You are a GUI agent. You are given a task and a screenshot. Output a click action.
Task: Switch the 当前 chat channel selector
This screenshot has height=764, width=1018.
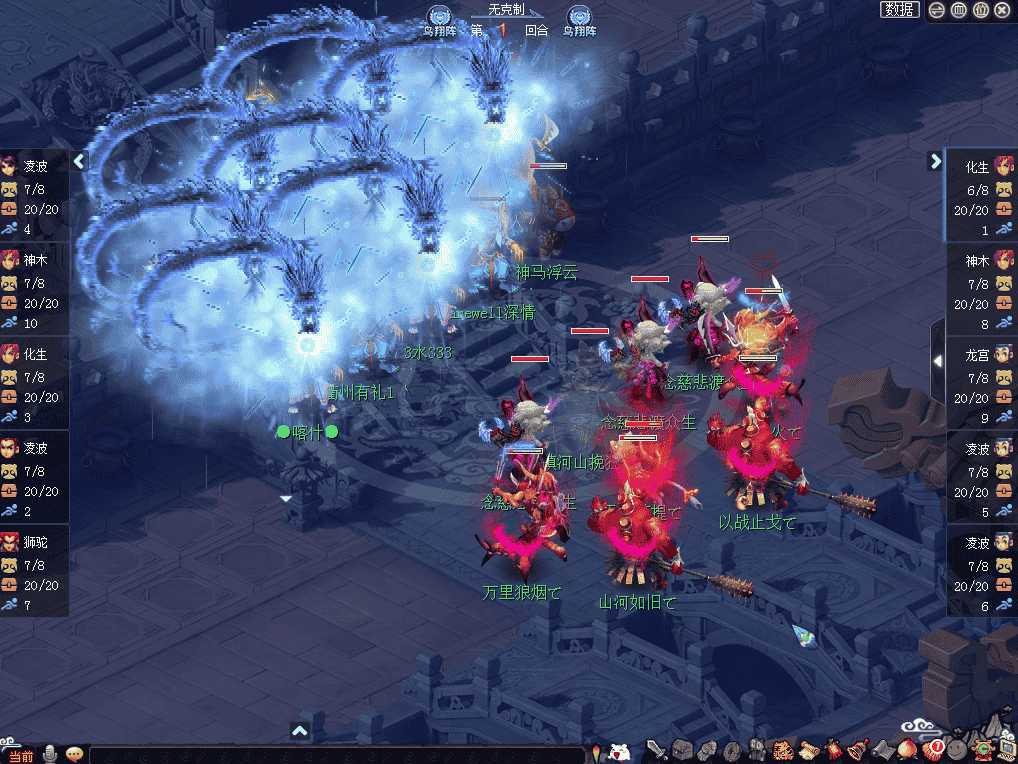click(19, 755)
